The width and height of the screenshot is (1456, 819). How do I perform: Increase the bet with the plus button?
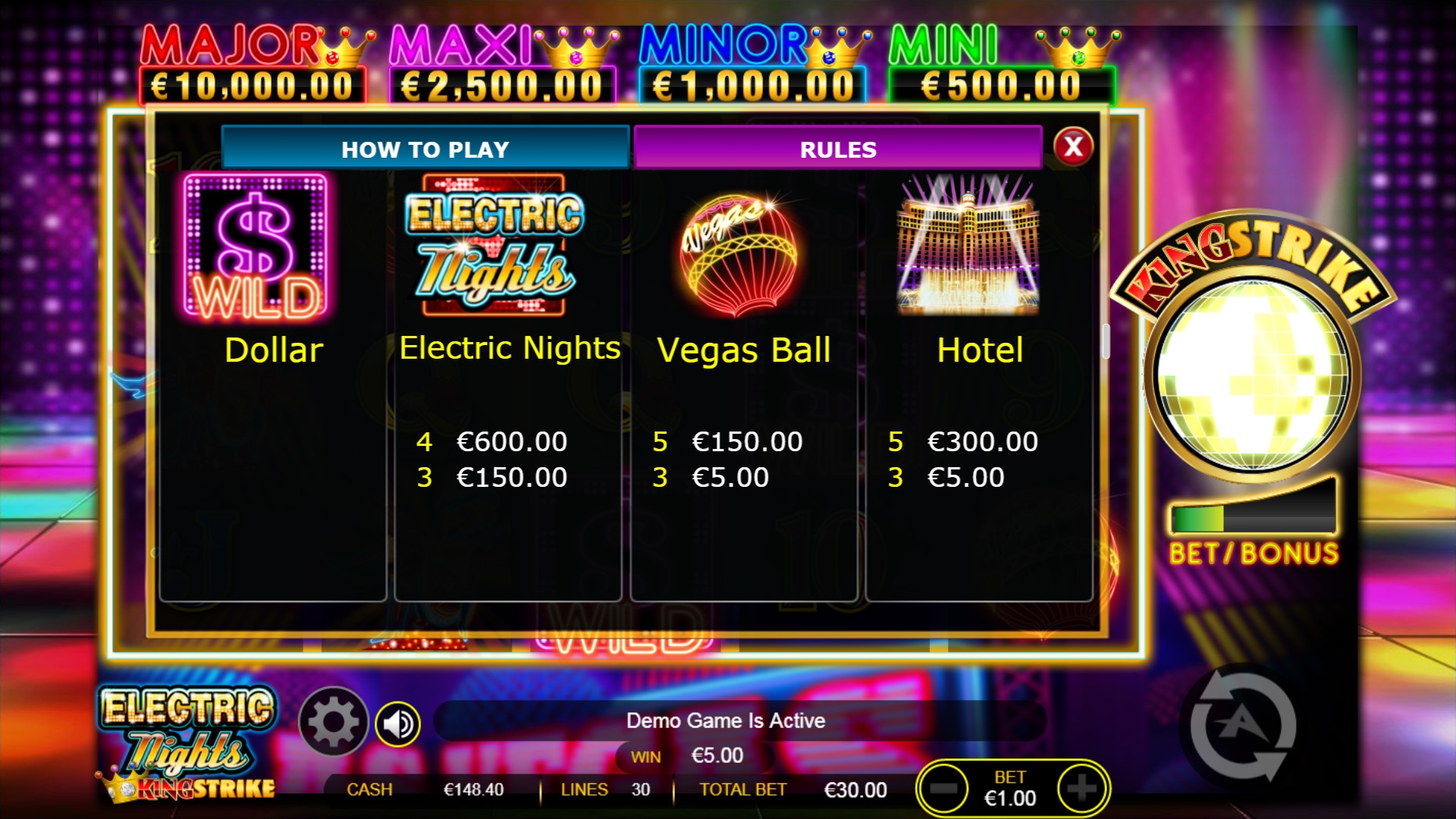(1082, 789)
